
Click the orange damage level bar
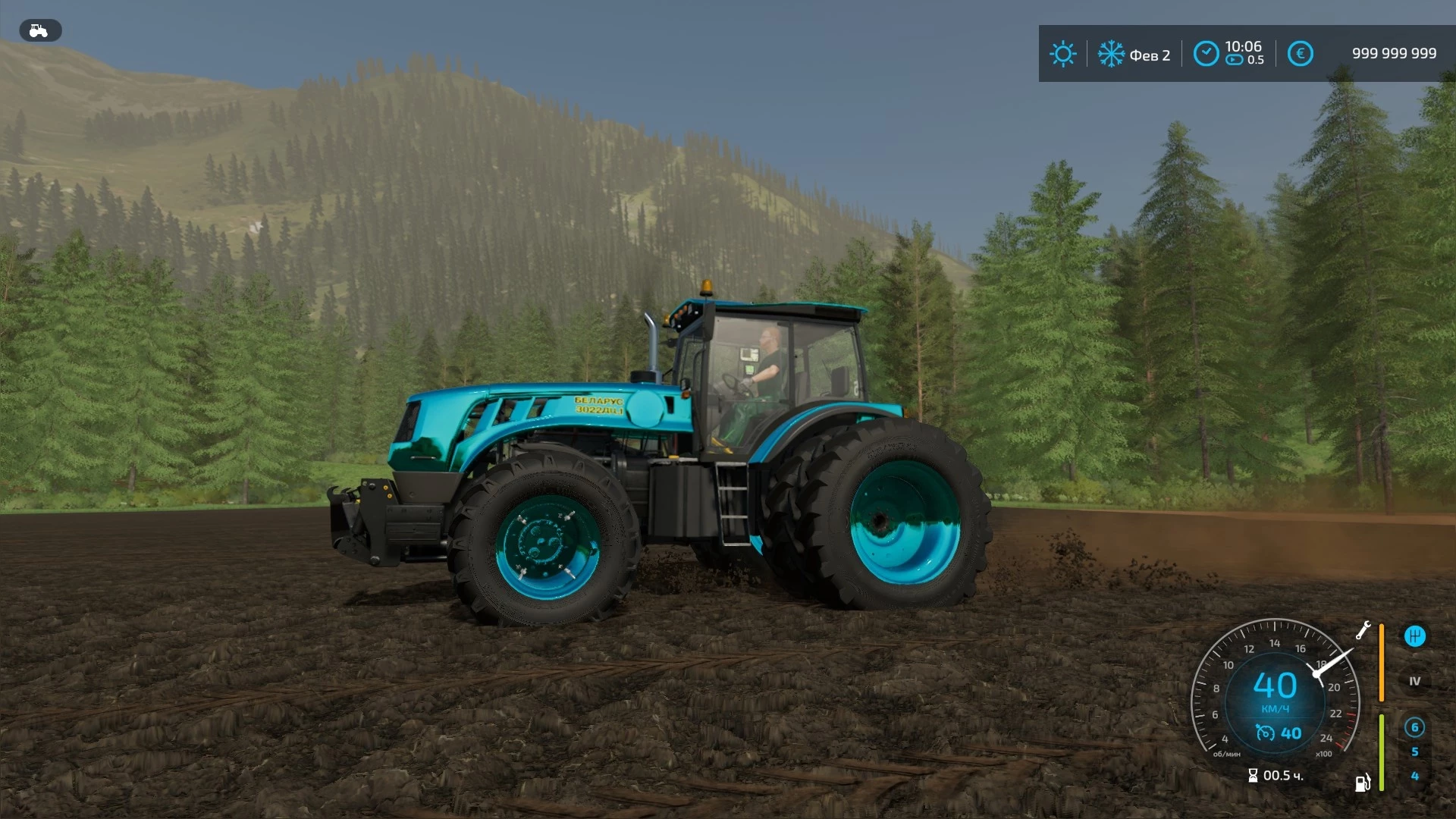tap(1382, 662)
